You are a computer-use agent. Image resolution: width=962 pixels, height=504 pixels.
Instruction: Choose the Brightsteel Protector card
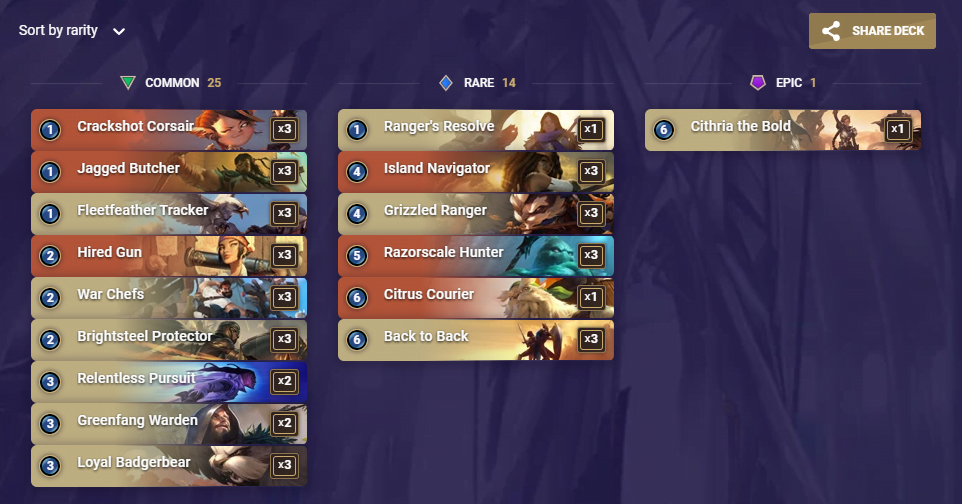(x=169, y=339)
